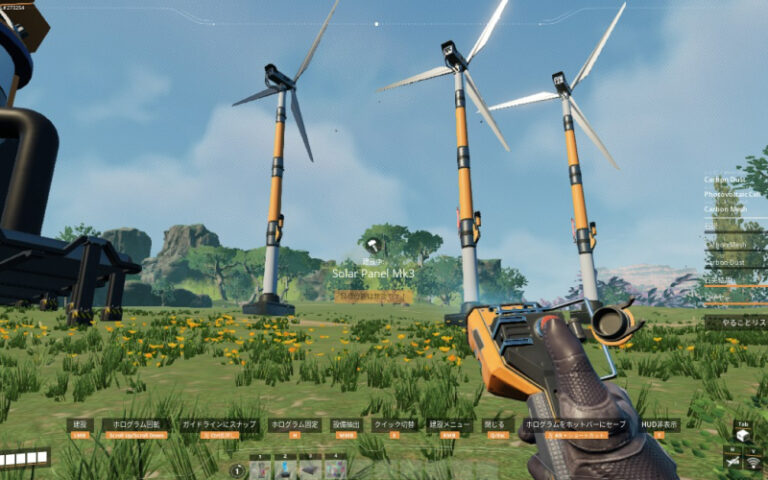Select hotbar slot number 1
768x480 pixels.
[260, 469]
